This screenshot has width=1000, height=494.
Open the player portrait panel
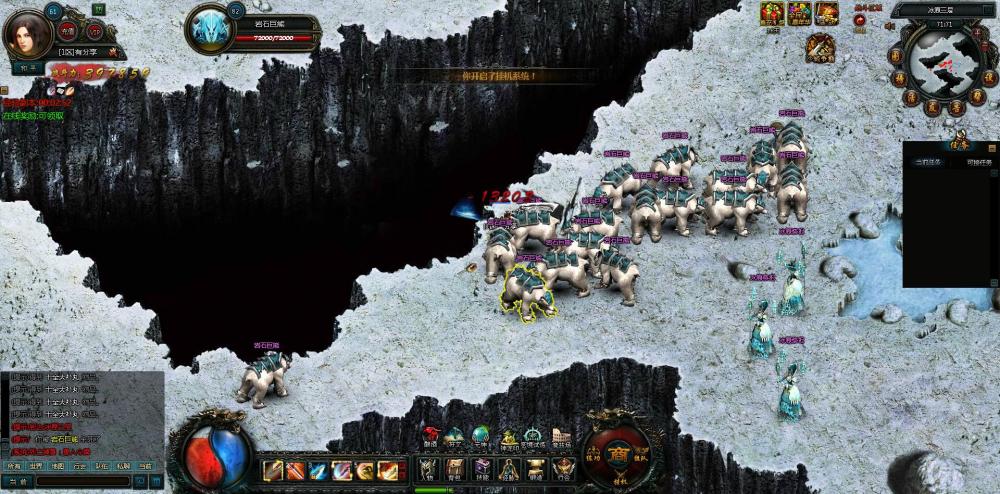[28, 34]
